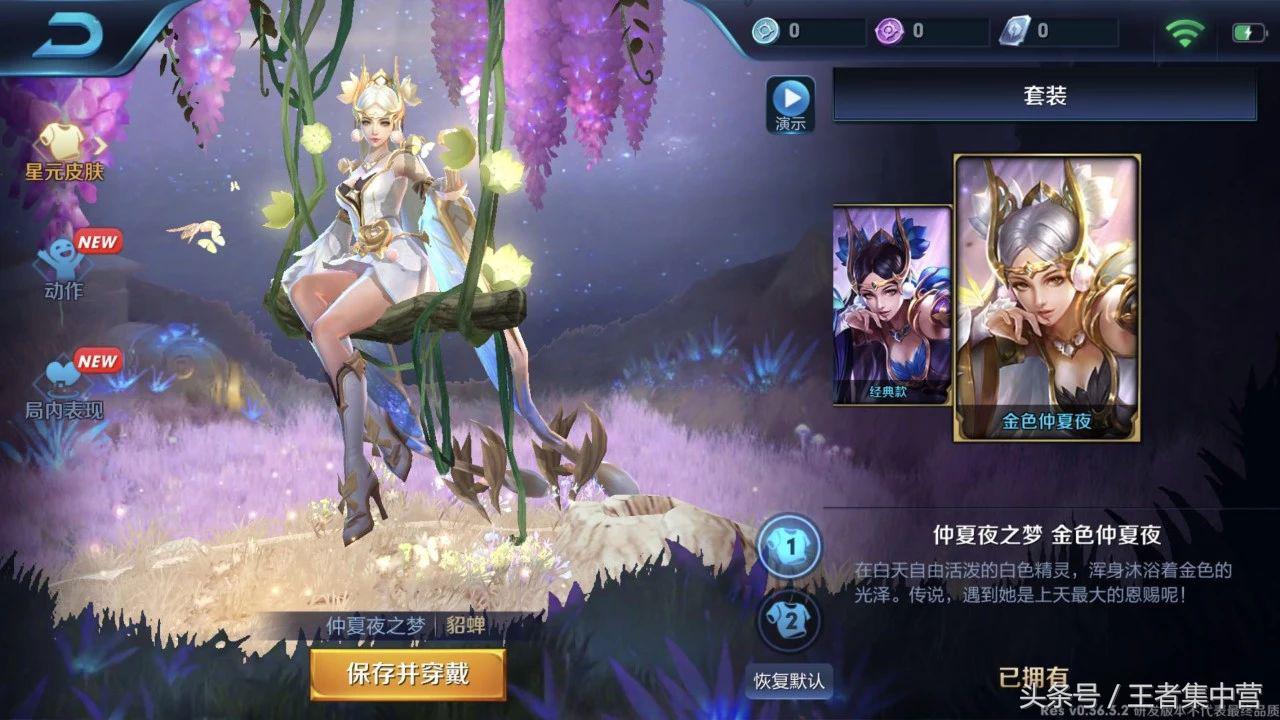1280x720 pixels.
Task: Click the 演示 demo play icon
Action: pyautogui.click(x=789, y=101)
